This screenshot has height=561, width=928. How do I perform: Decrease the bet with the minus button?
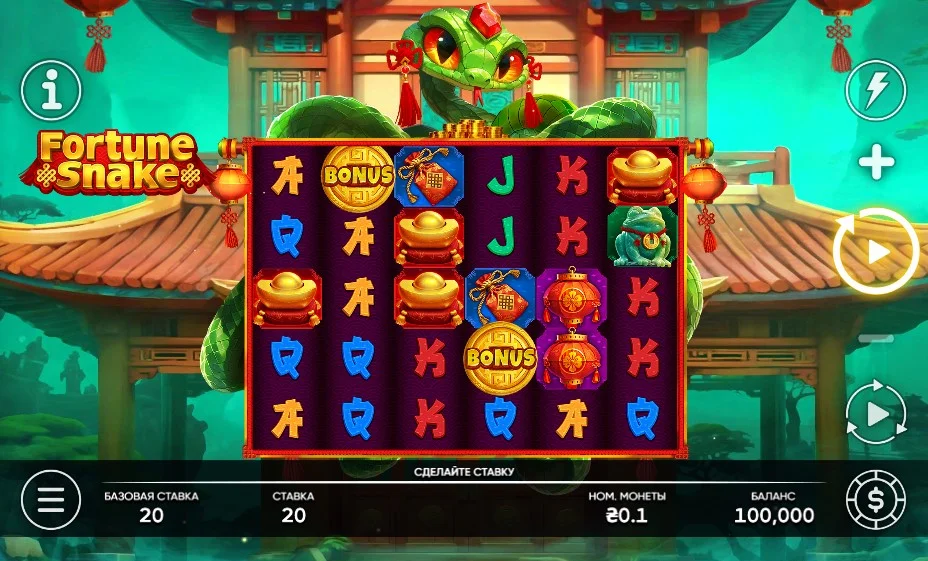(876, 339)
